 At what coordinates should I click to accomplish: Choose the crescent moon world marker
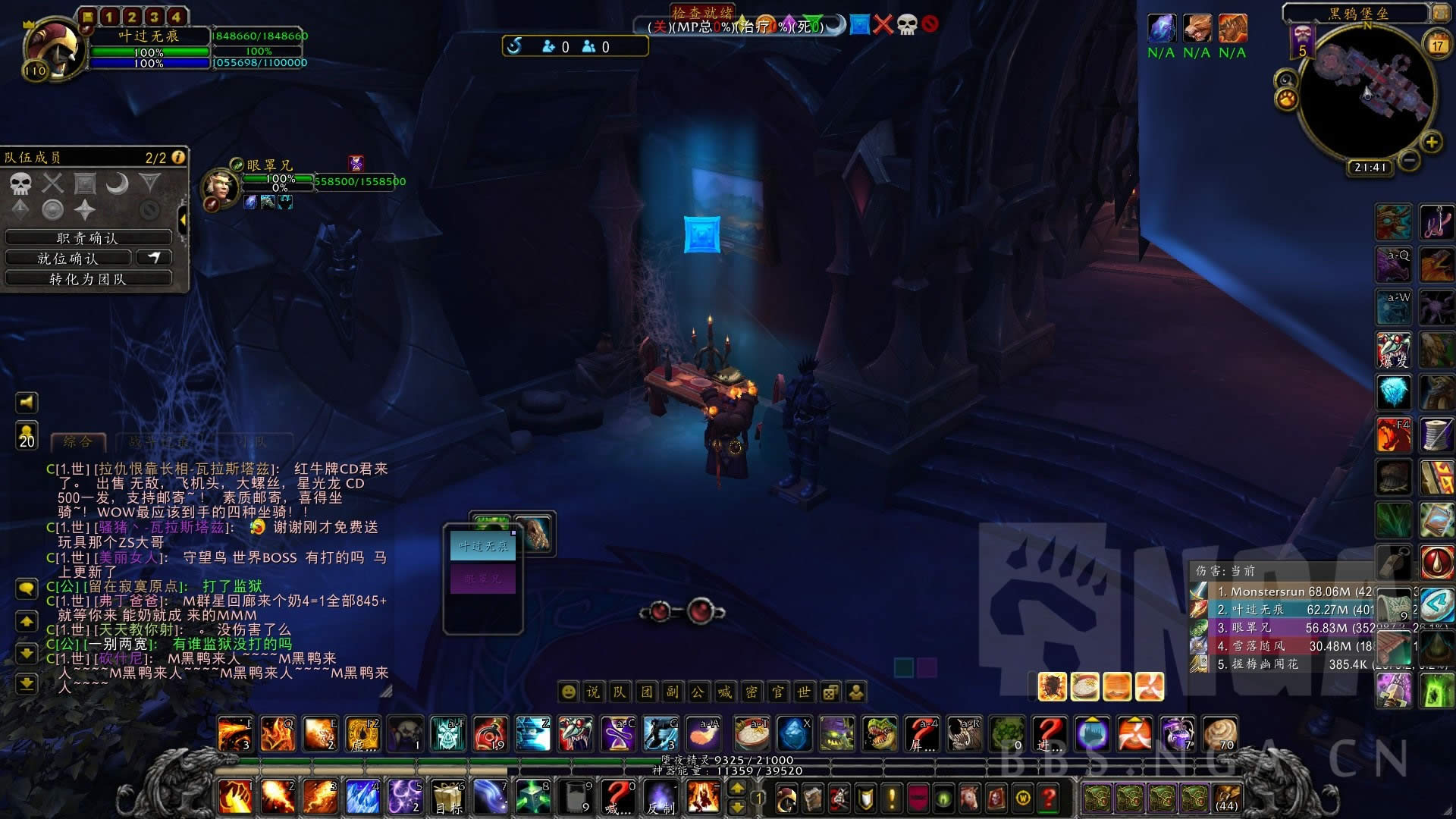[x=117, y=184]
